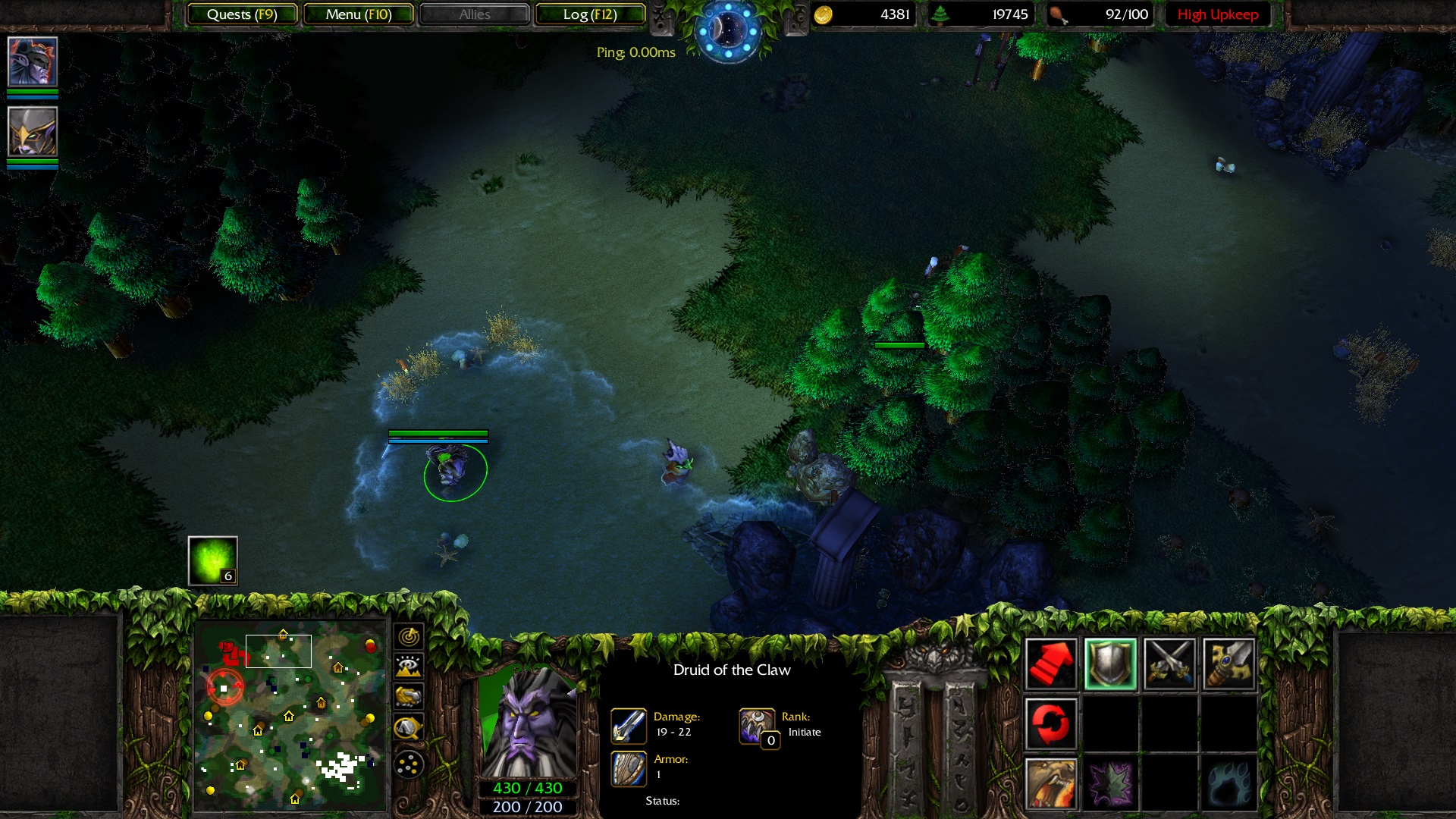1456x819 pixels.
Task: Click the minimap to move the camera
Action: click(x=292, y=713)
